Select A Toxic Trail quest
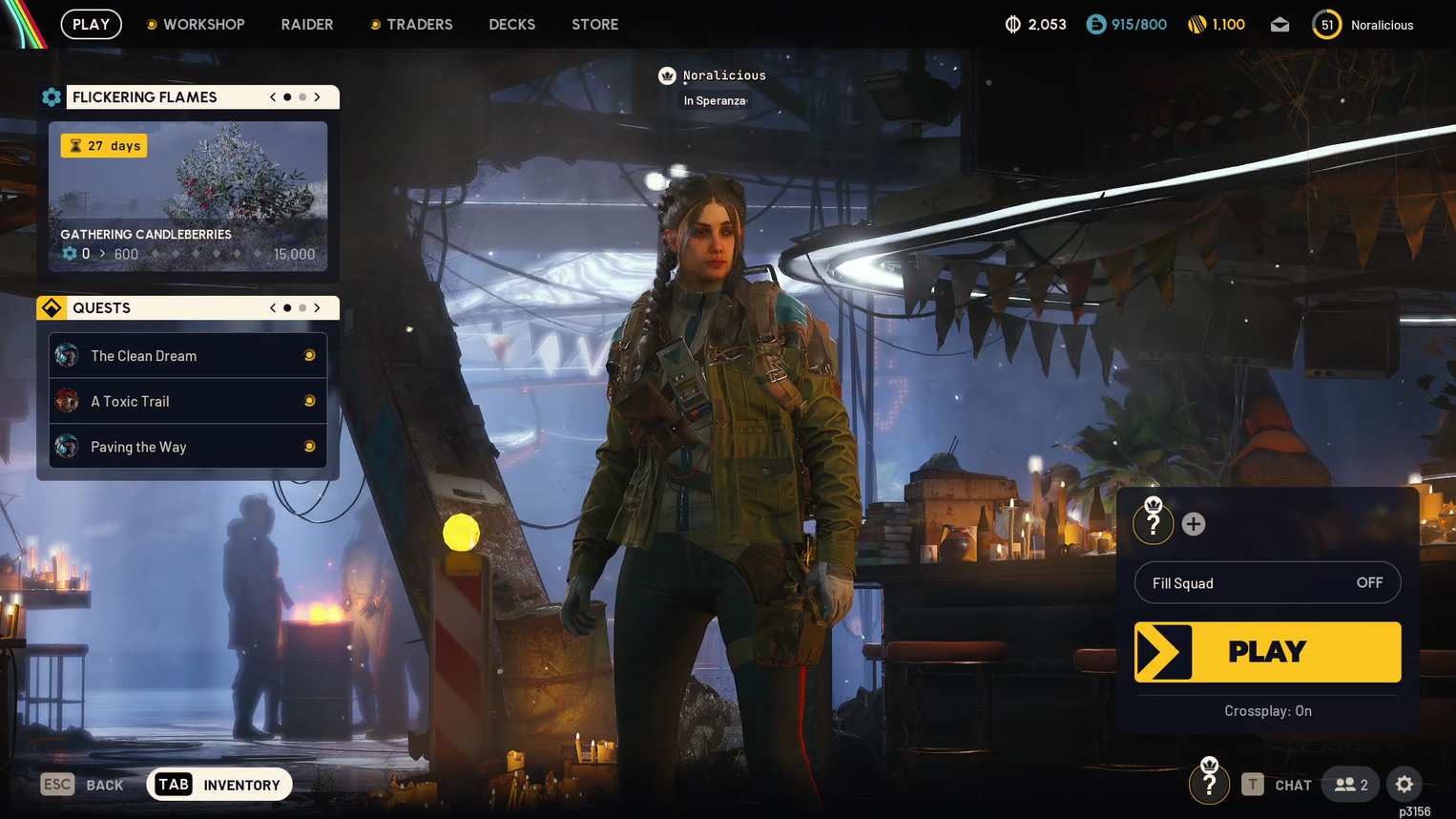 [188, 402]
